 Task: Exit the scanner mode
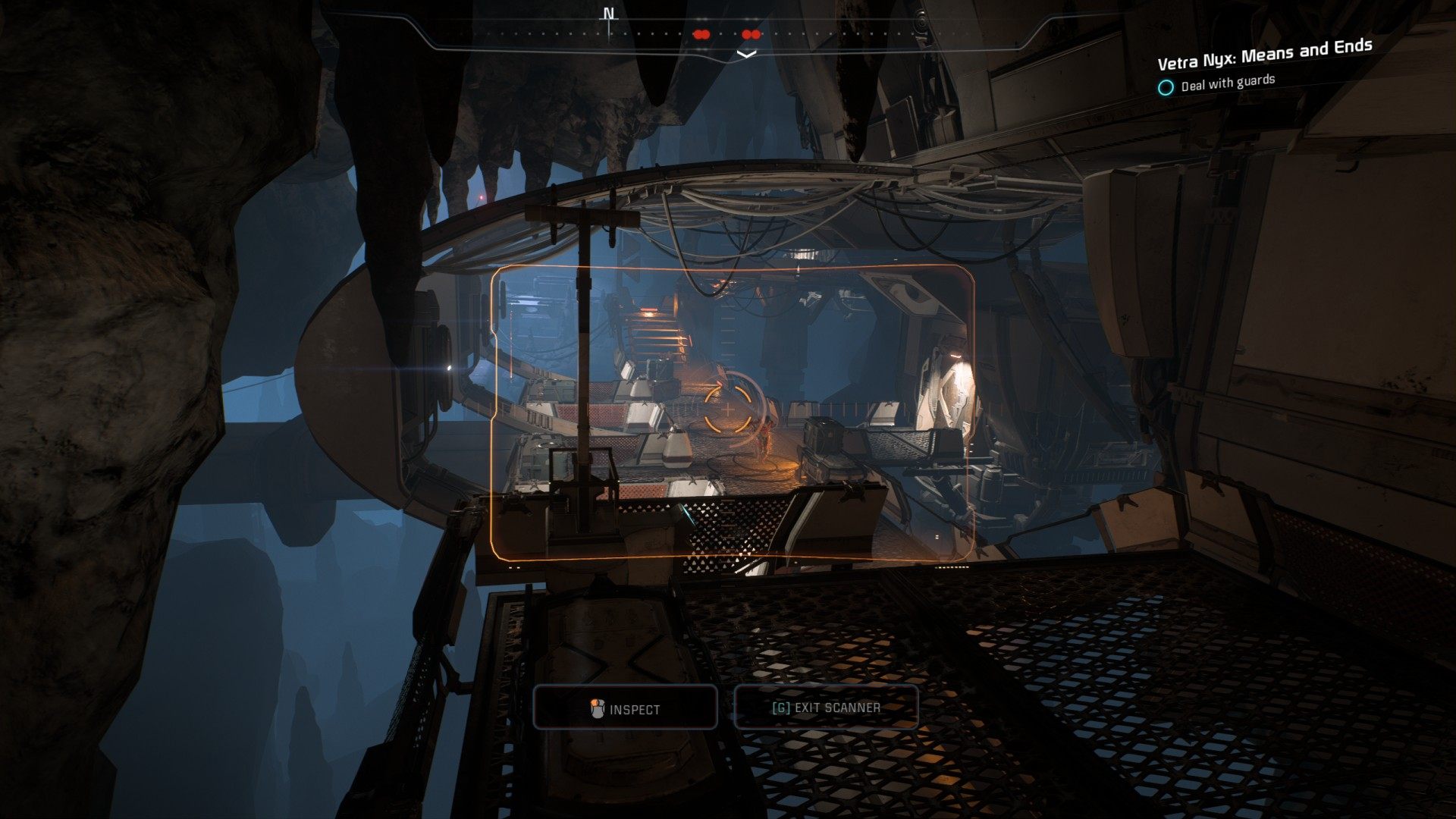coord(826,708)
